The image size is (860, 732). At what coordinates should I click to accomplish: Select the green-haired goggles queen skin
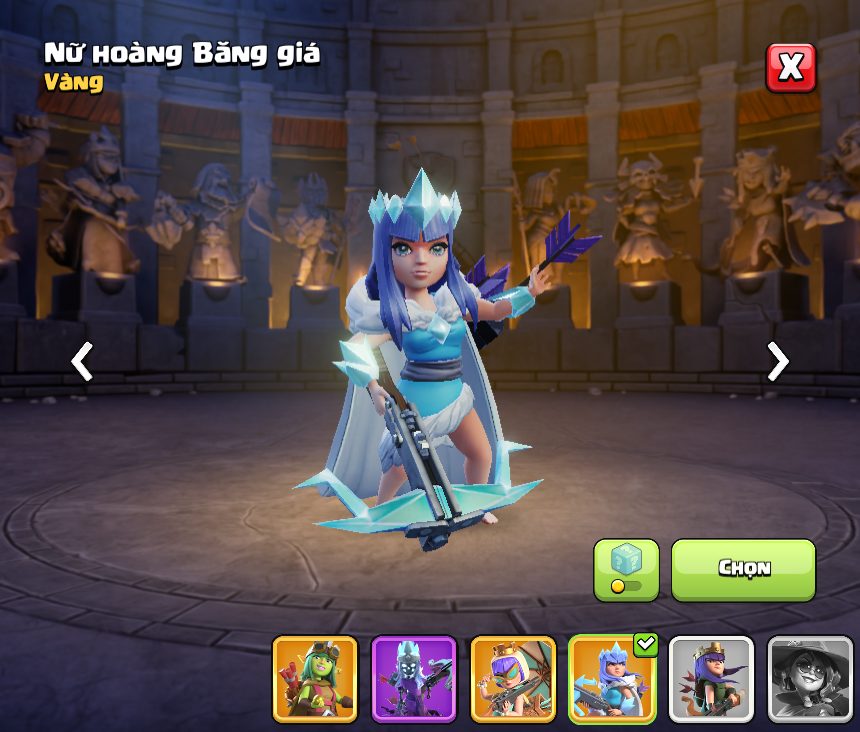(315, 679)
